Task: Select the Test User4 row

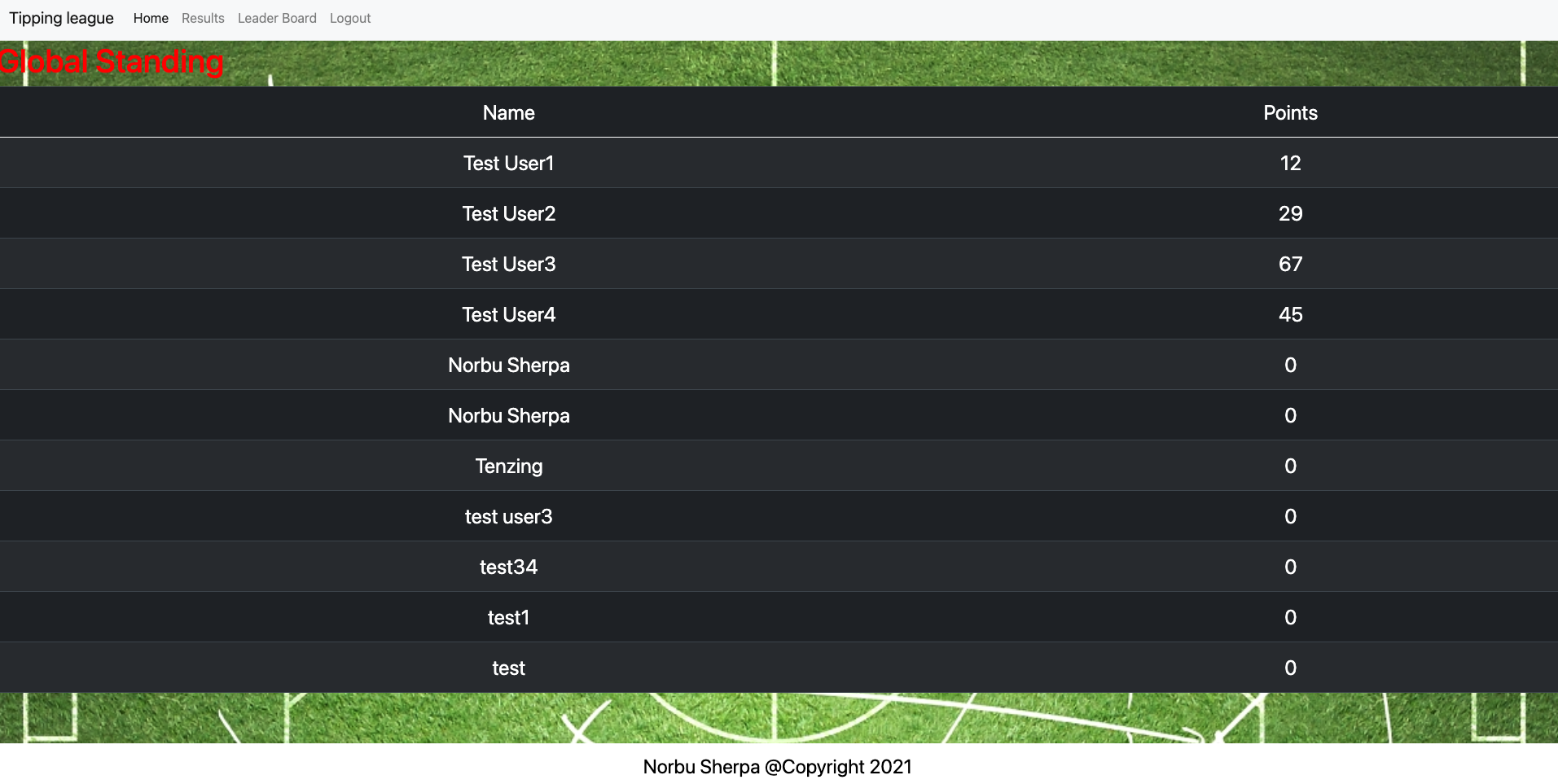Action: (x=508, y=314)
